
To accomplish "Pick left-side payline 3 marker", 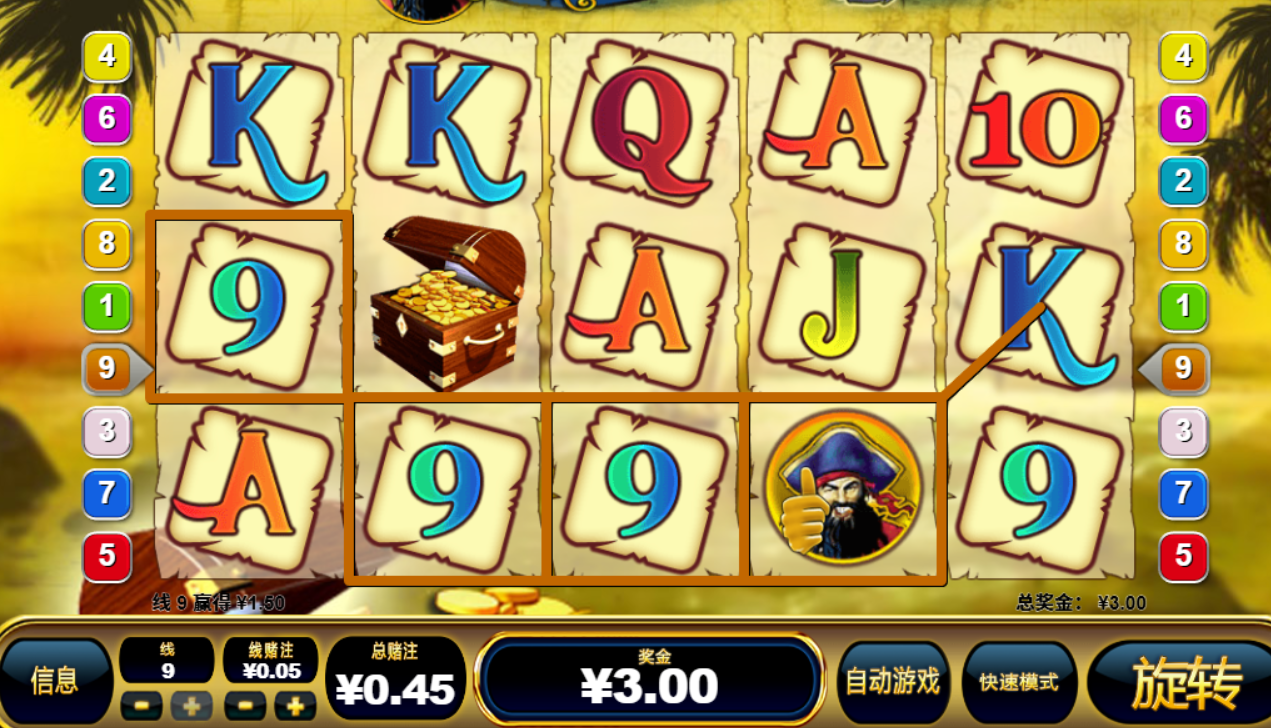I will pyautogui.click(x=107, y=432).
